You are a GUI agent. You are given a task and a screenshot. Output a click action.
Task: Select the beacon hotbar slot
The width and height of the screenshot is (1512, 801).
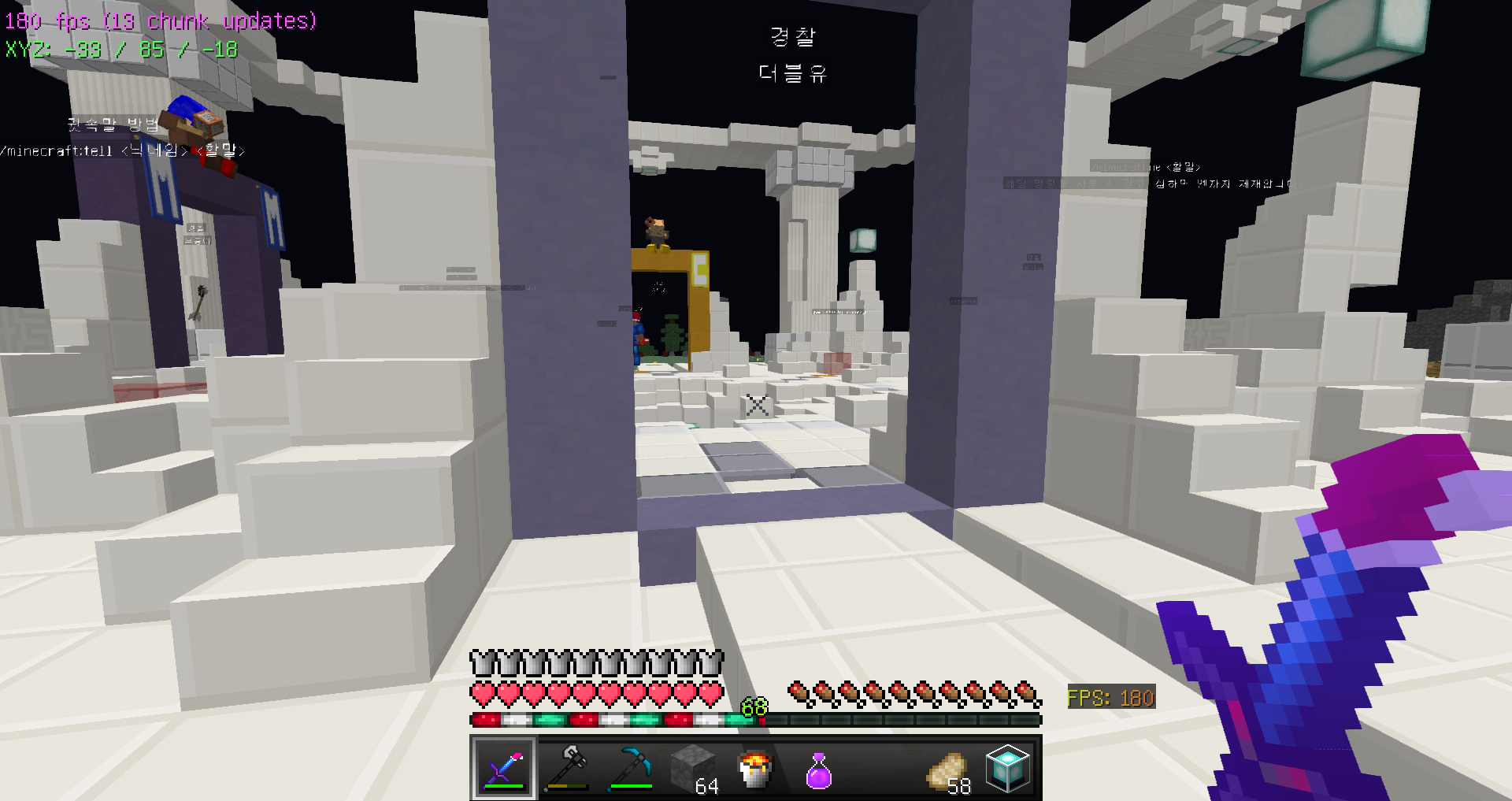point(1008,769)
